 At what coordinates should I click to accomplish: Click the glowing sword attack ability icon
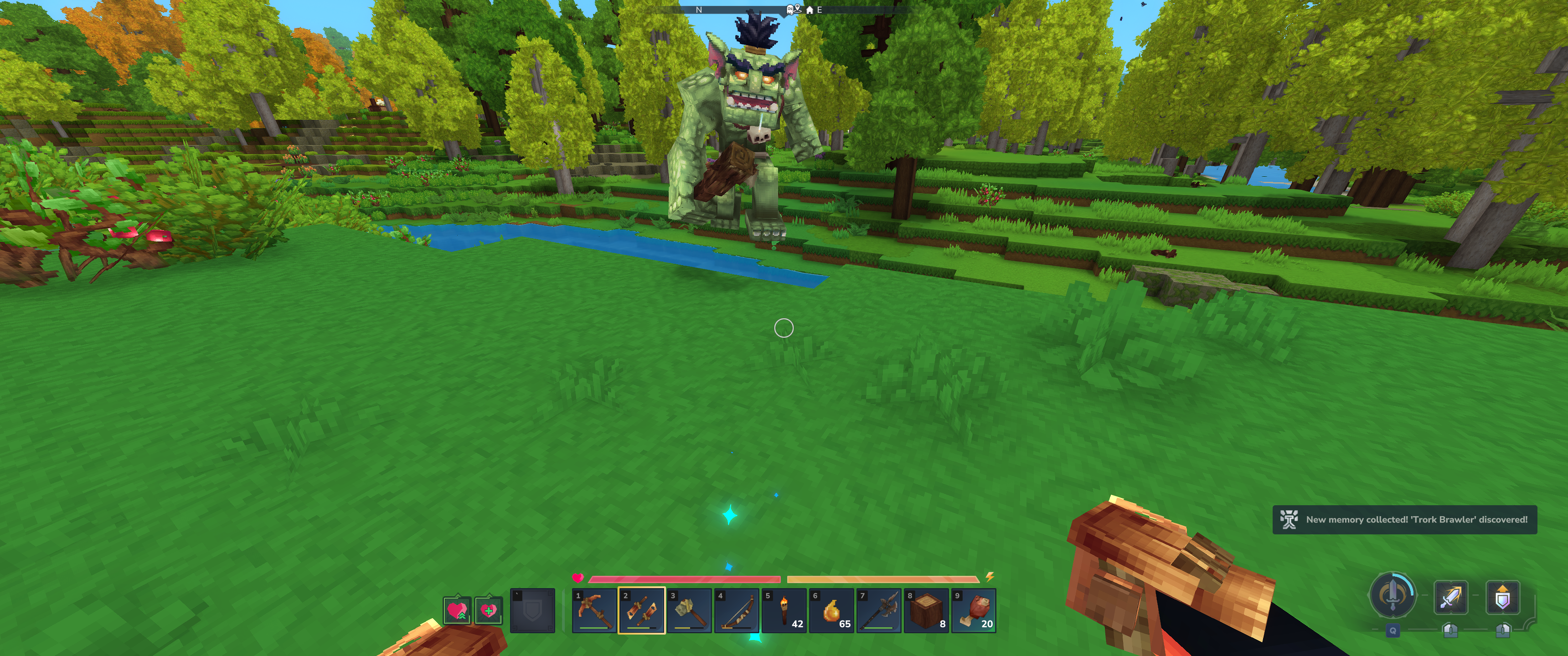coord(1450,598)
